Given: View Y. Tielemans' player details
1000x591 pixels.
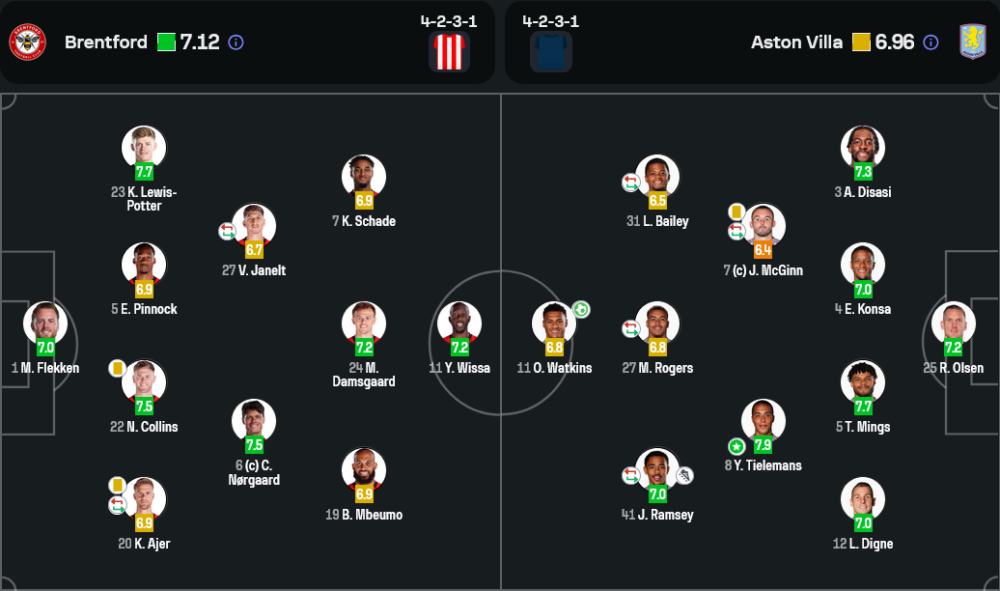Looking at the screenshot, I should (x=763, y=422).
